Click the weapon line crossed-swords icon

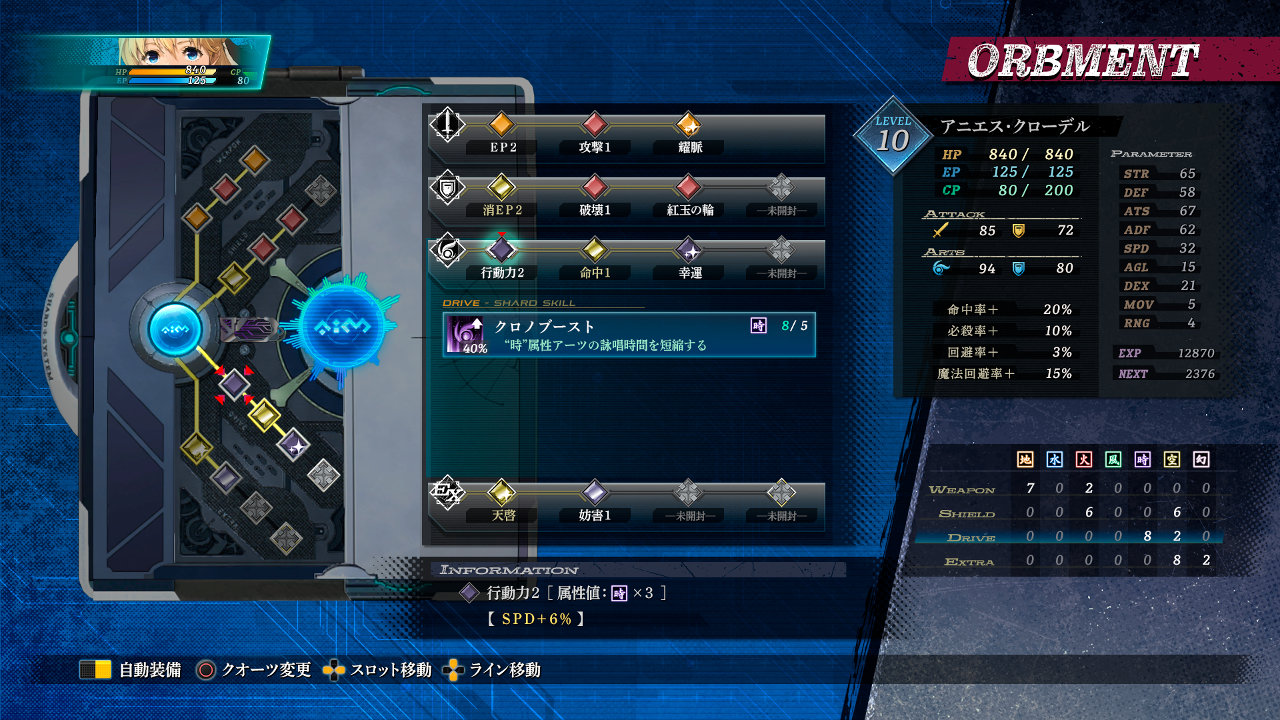[x=447, y=125]
